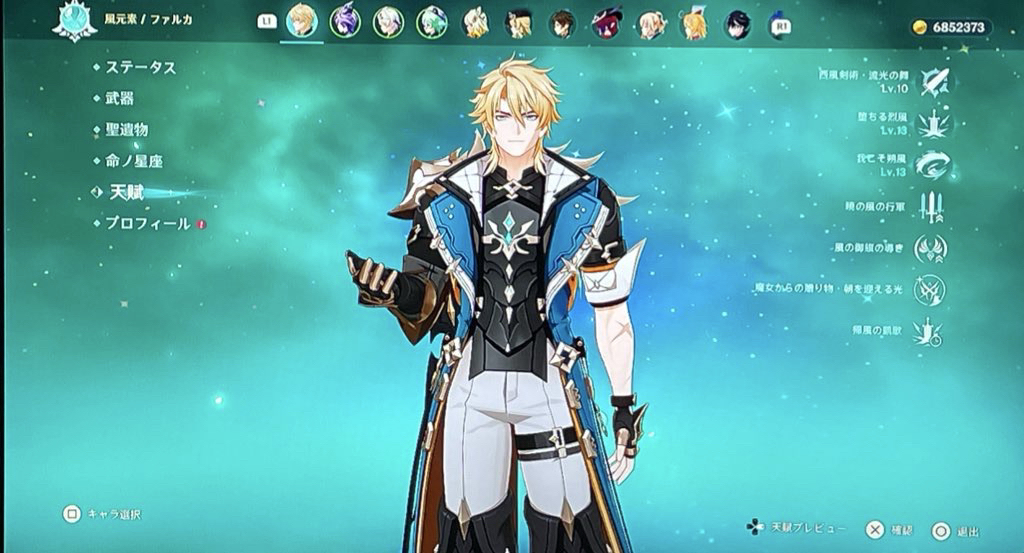Screen dimensions: 1024x553
Task: Click the 退出 exit button
Action: 941,531
